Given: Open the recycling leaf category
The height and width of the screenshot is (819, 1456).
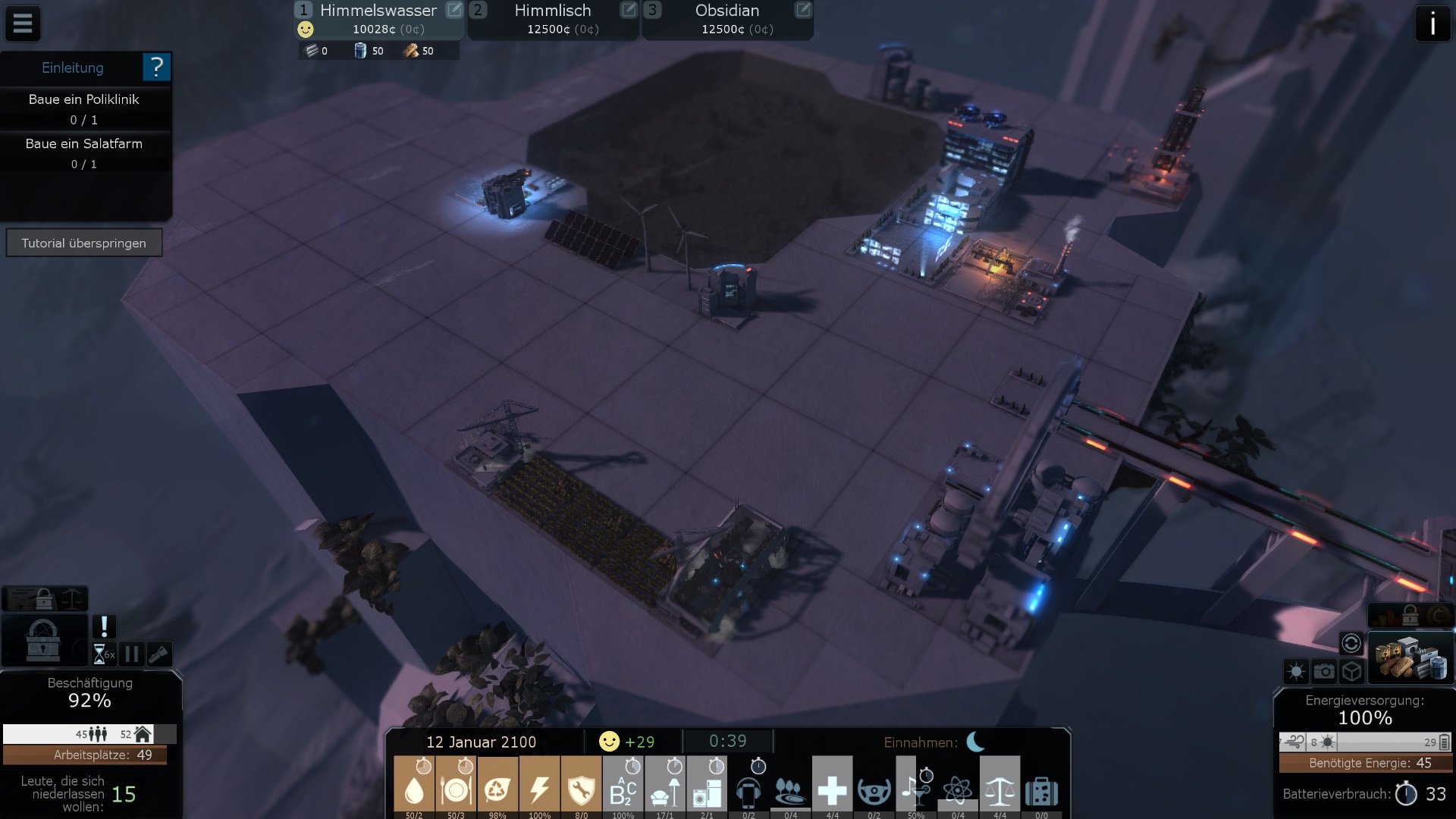Looking at the screenshot, I should click(x=497, y=789).
